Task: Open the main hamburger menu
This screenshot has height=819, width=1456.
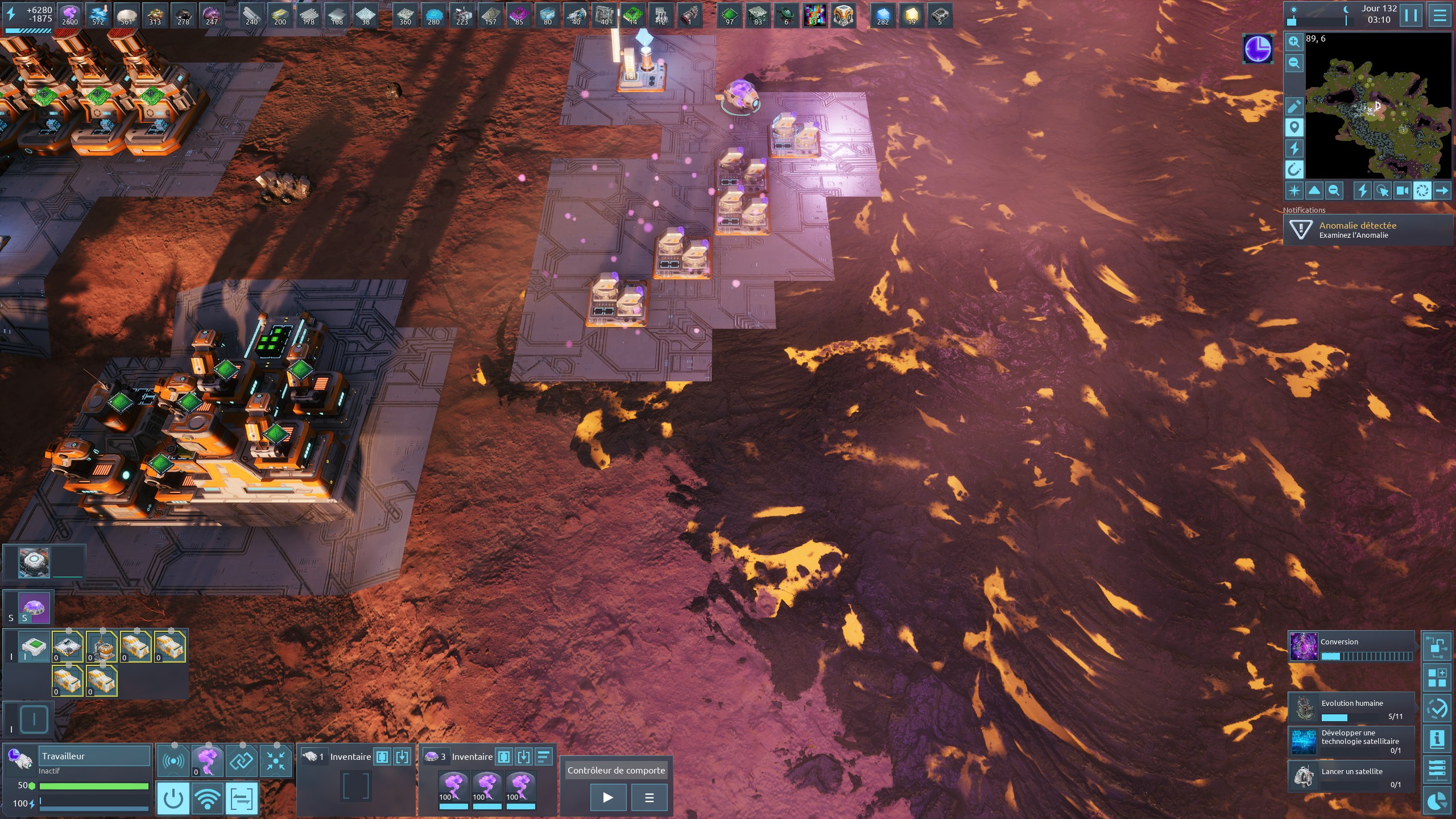Action: [x=1440, y=15]
